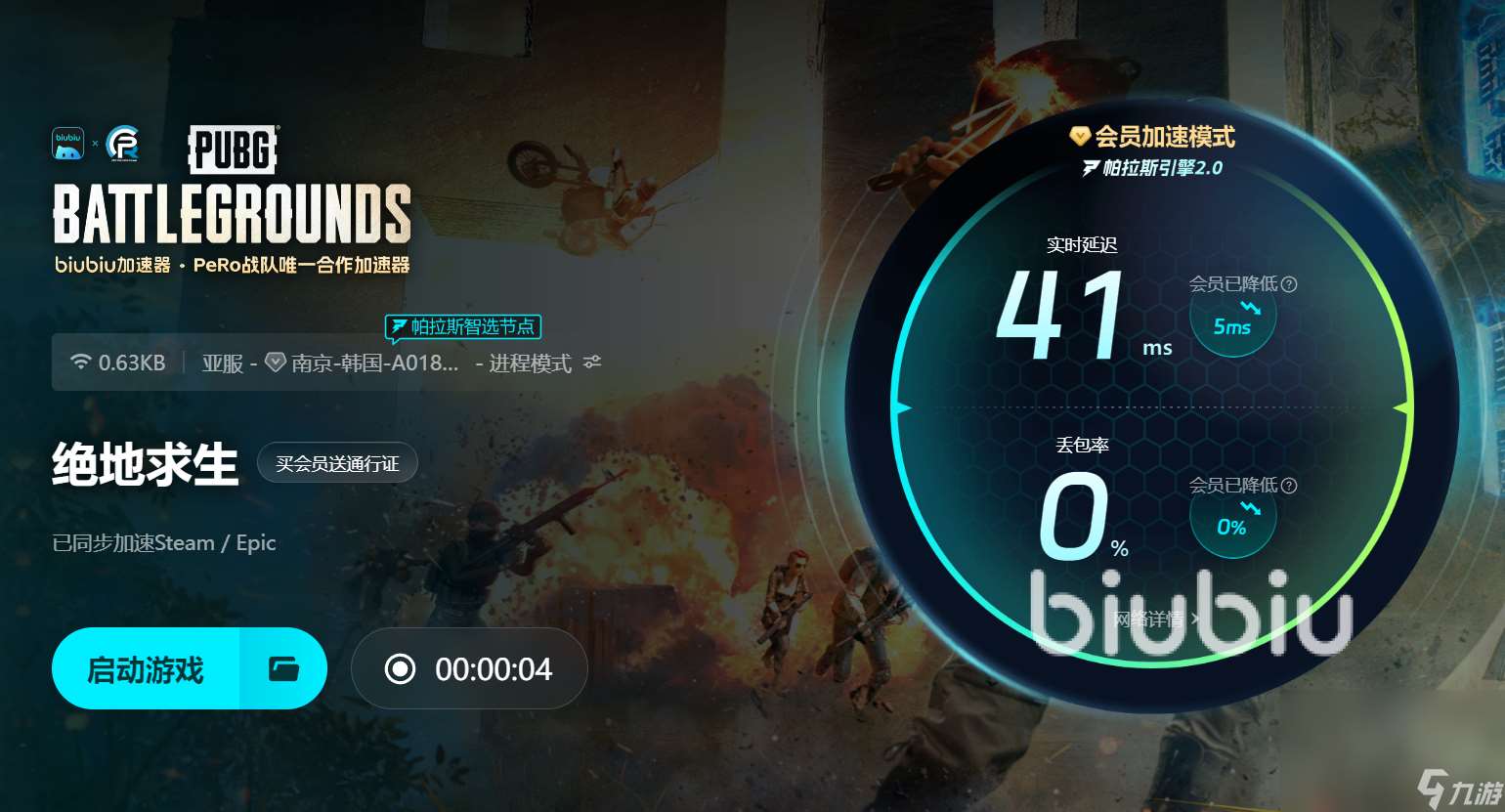
Task: Click the node shield icon before 南京-韩国
Action: (x=276, y=362)
